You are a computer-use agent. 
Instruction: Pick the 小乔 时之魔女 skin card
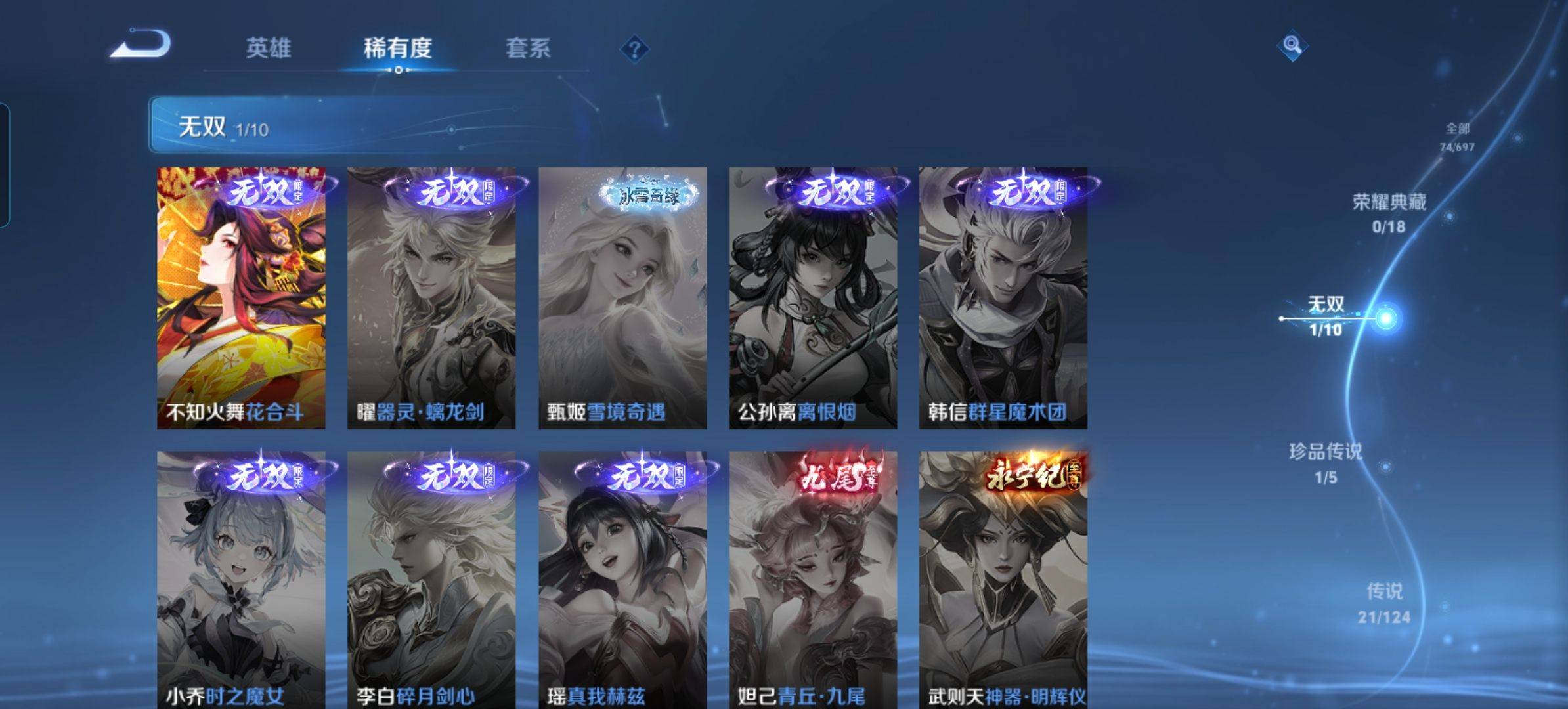[241, 579]
